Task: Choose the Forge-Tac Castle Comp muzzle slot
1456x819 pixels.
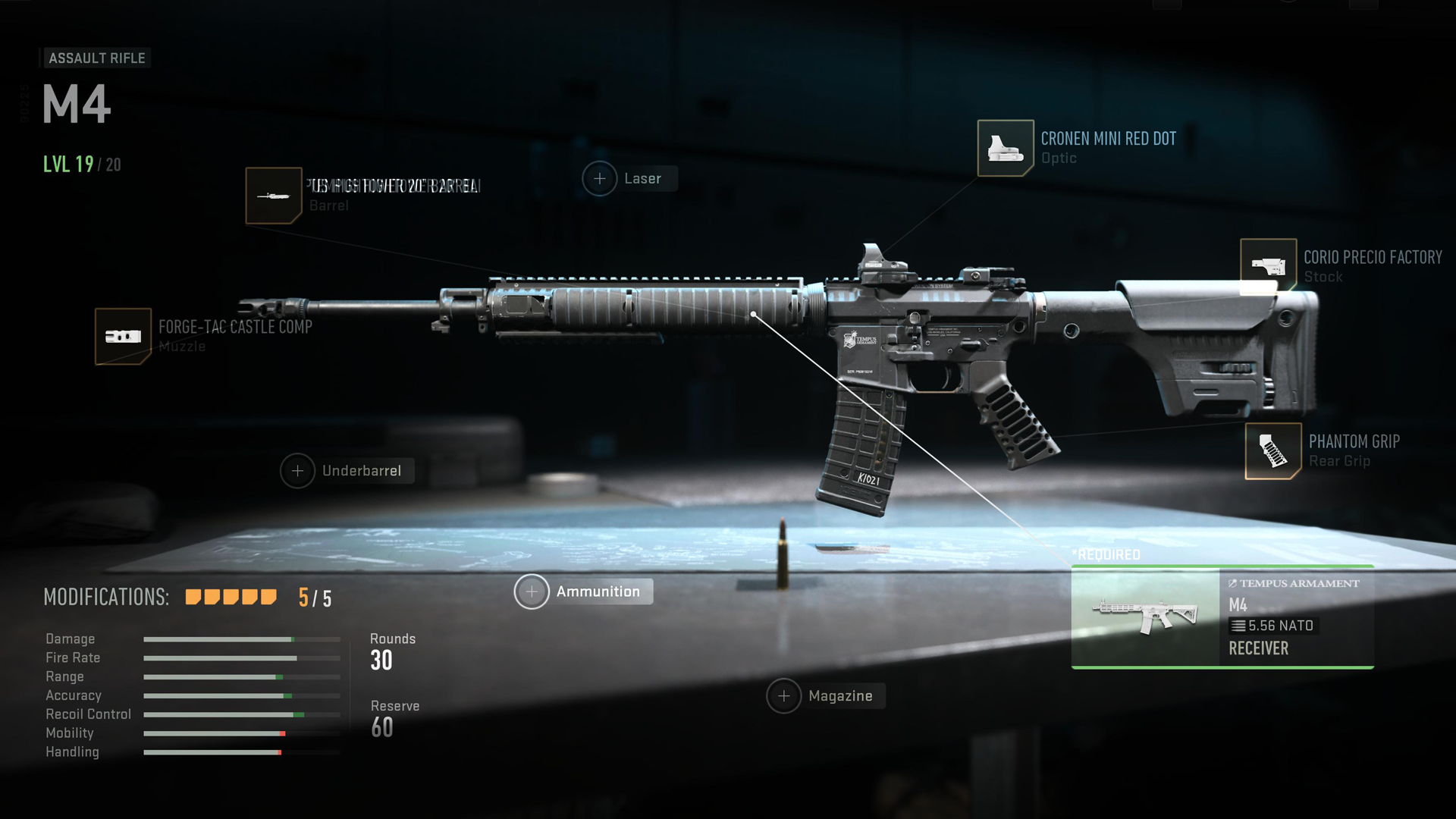Action: pos(123,336)
